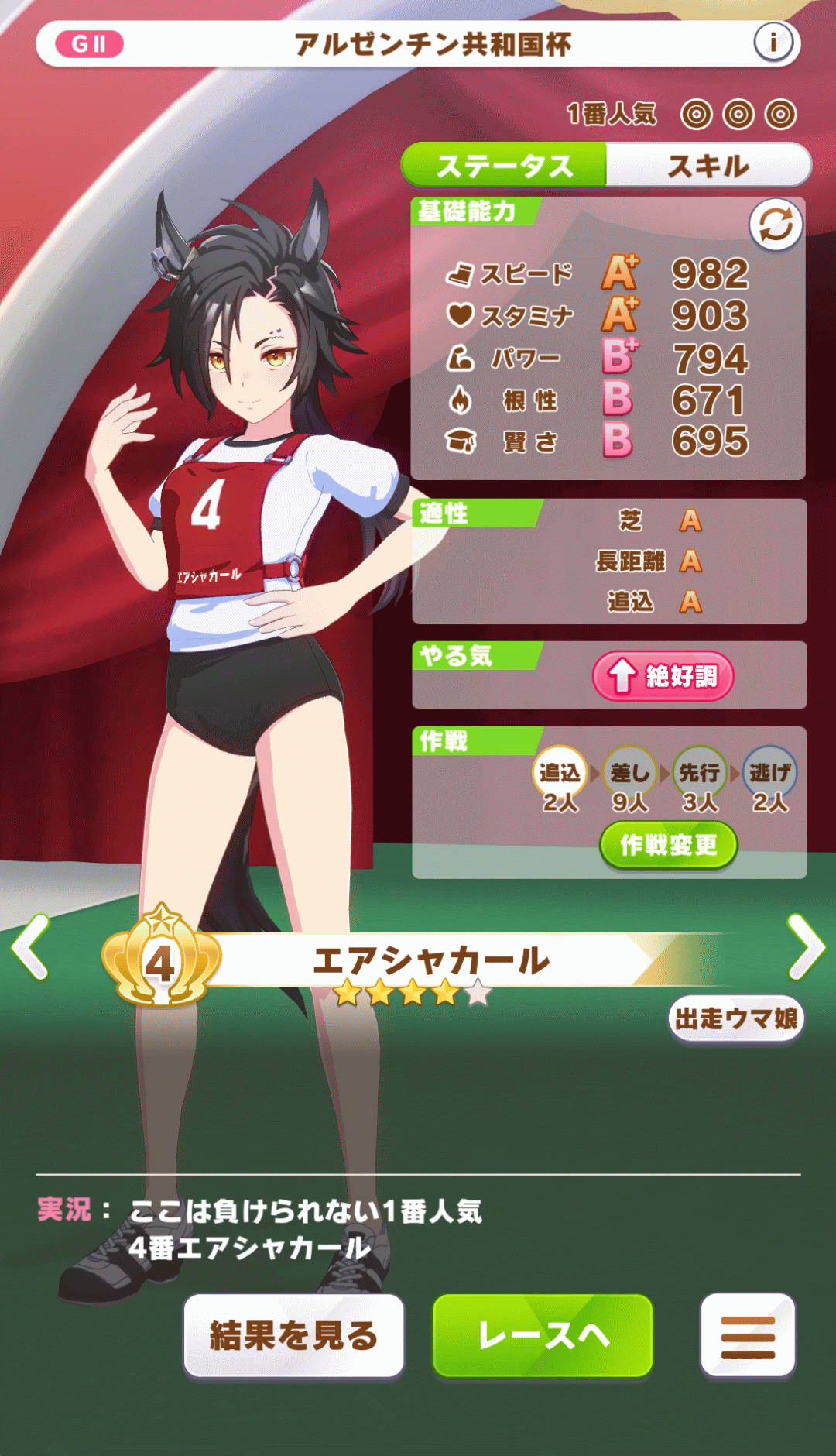Toggle stat display with the refresh arrows icon

pyautogui.click(x=776, y=225)
